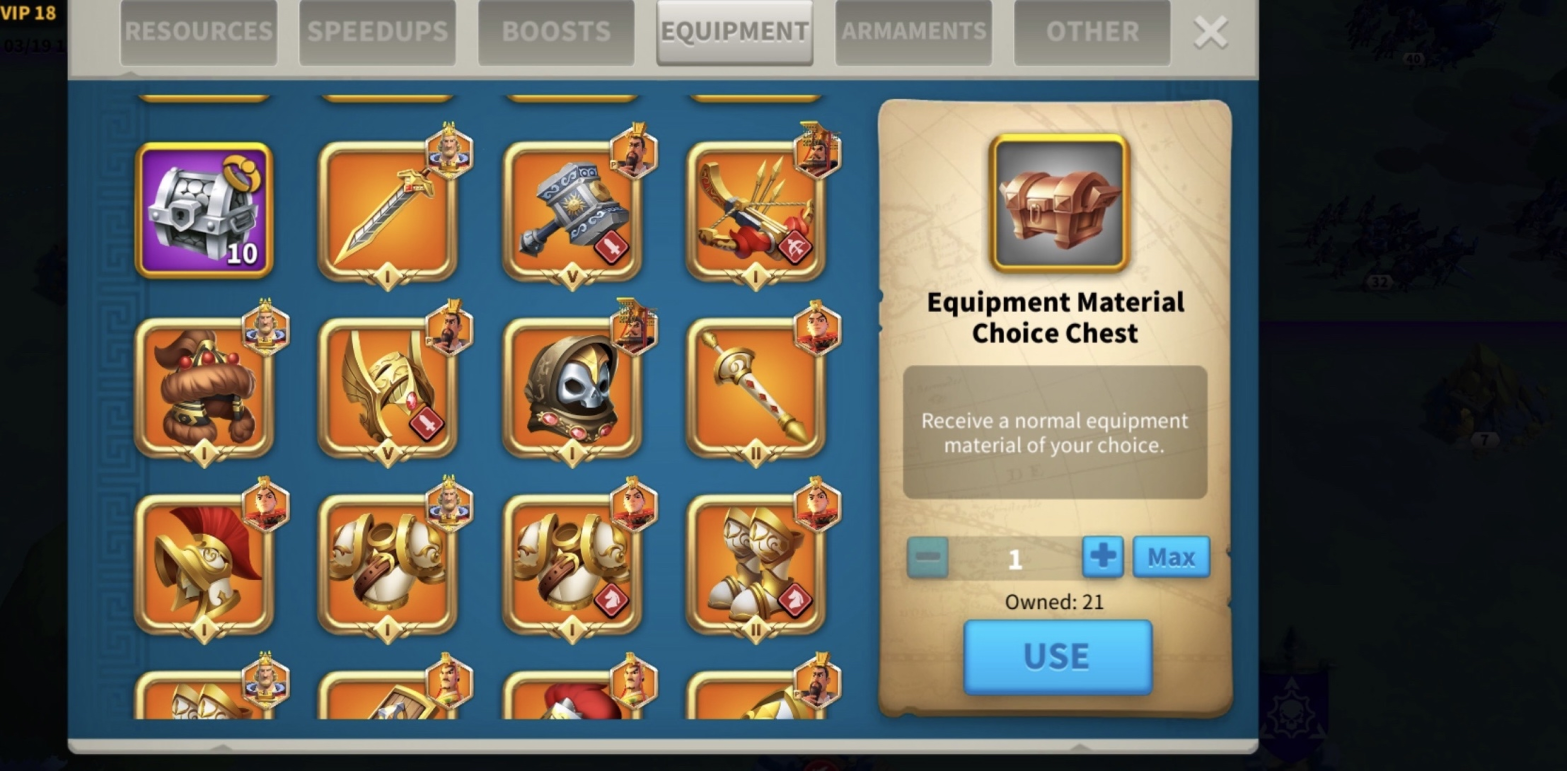Viewport: 1567px width, 771px height.
Task: Select the golden scepter staff item
Action: (755, 388)
